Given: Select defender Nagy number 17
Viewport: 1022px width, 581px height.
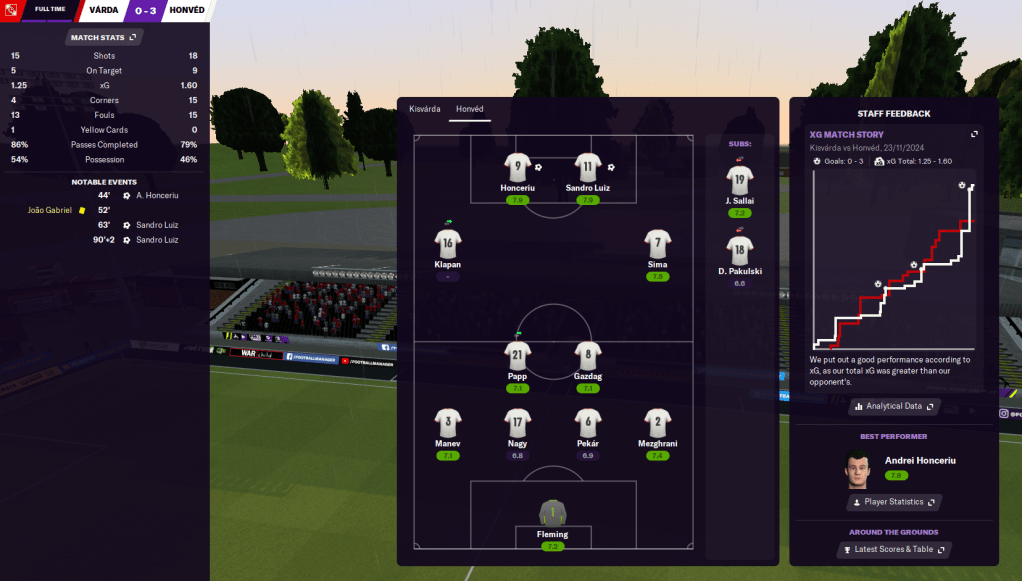Looking at the screenshot, I should pos(517,422).
